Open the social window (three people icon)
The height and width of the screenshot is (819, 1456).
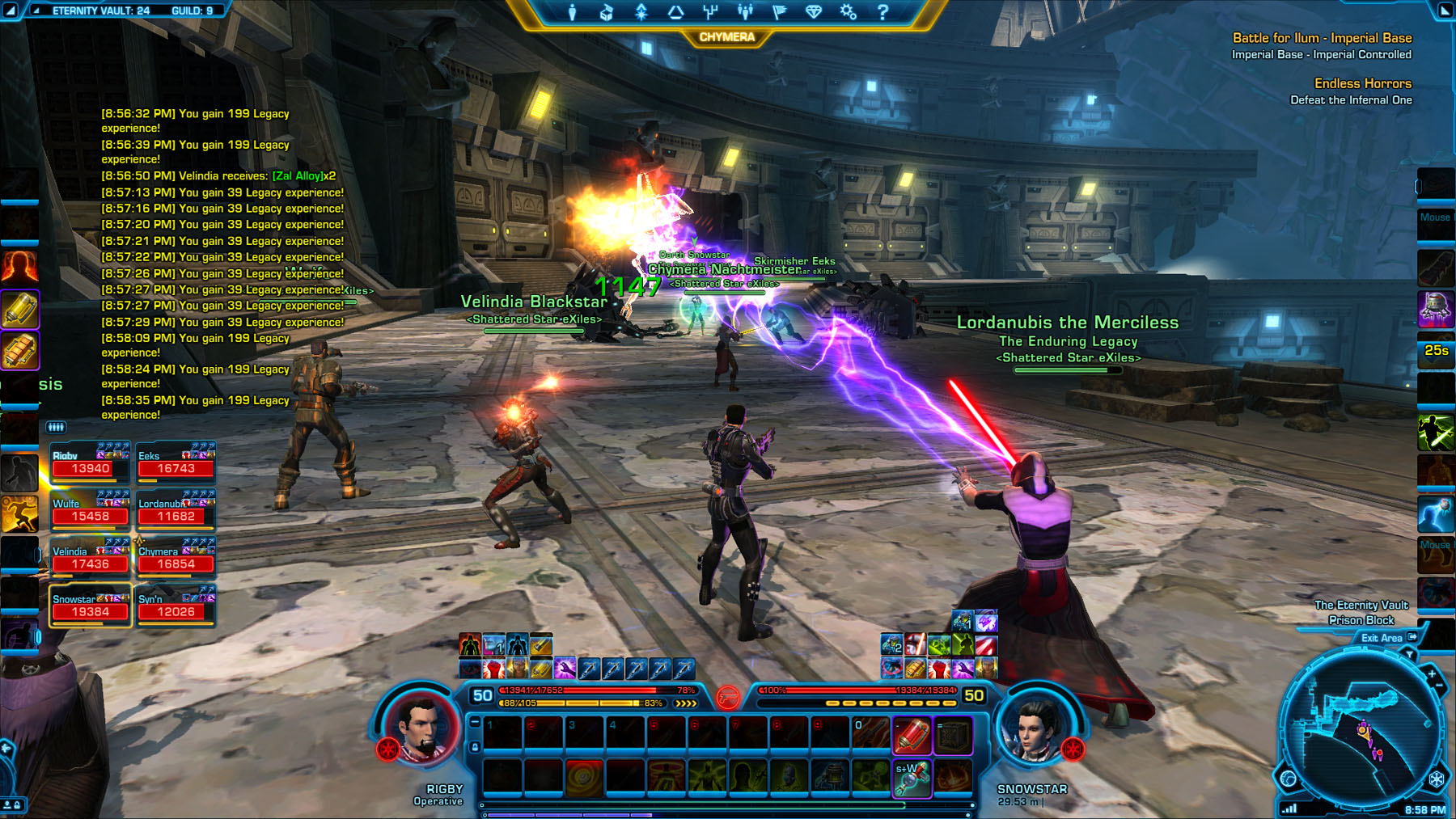click(745, 12)
